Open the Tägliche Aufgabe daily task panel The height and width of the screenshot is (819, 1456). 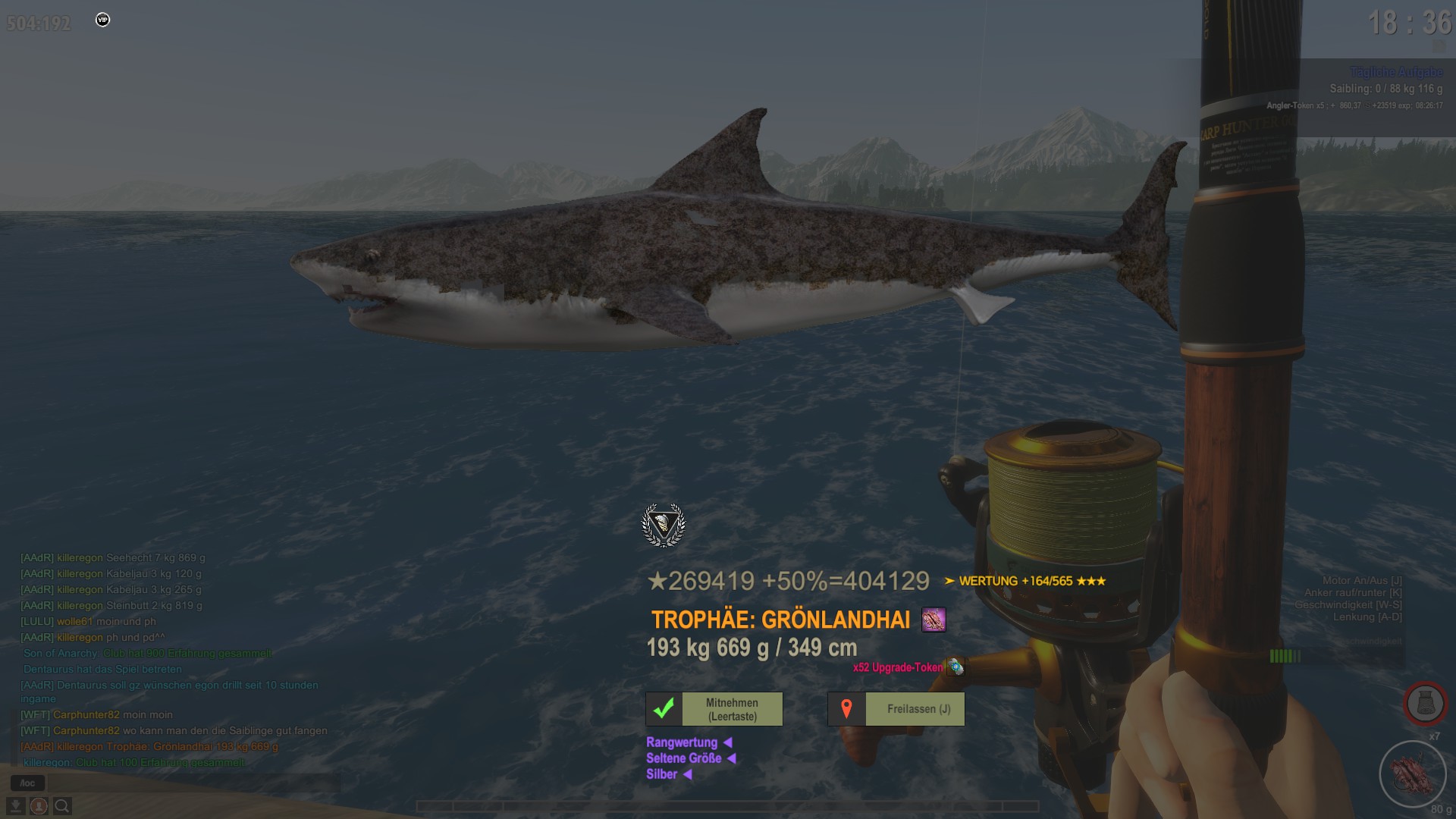pyautogui.click(x=1395, y=72)
